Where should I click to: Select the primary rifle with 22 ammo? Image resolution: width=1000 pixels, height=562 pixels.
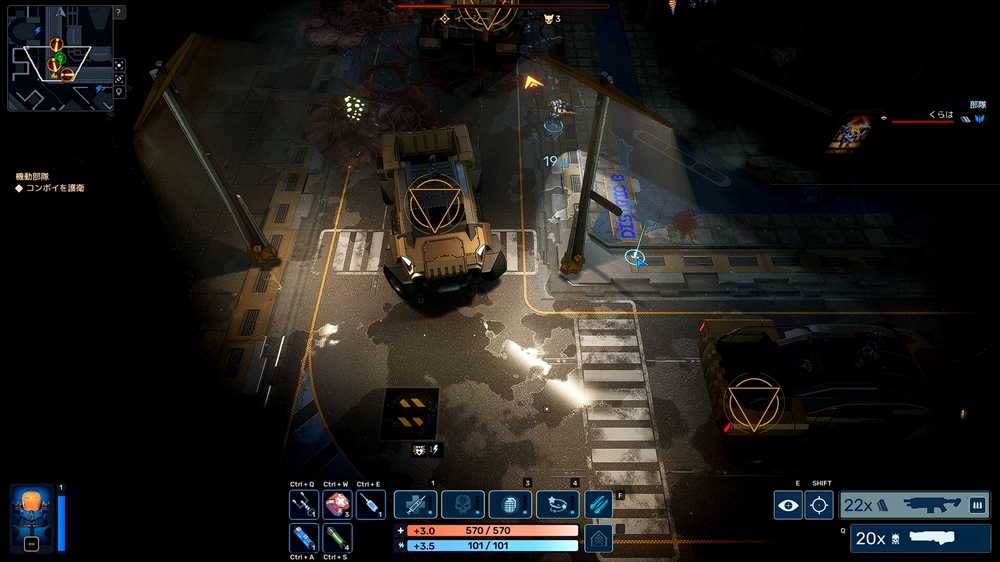(x=914, y=505)
